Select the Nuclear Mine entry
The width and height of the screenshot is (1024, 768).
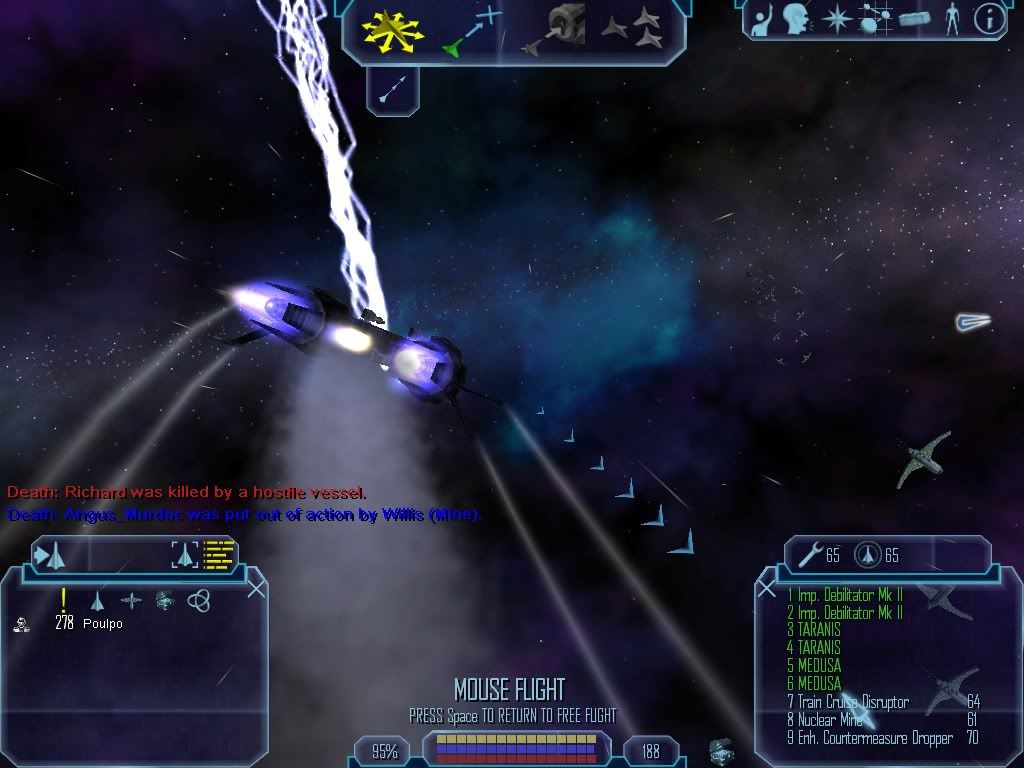coord(829,720)
